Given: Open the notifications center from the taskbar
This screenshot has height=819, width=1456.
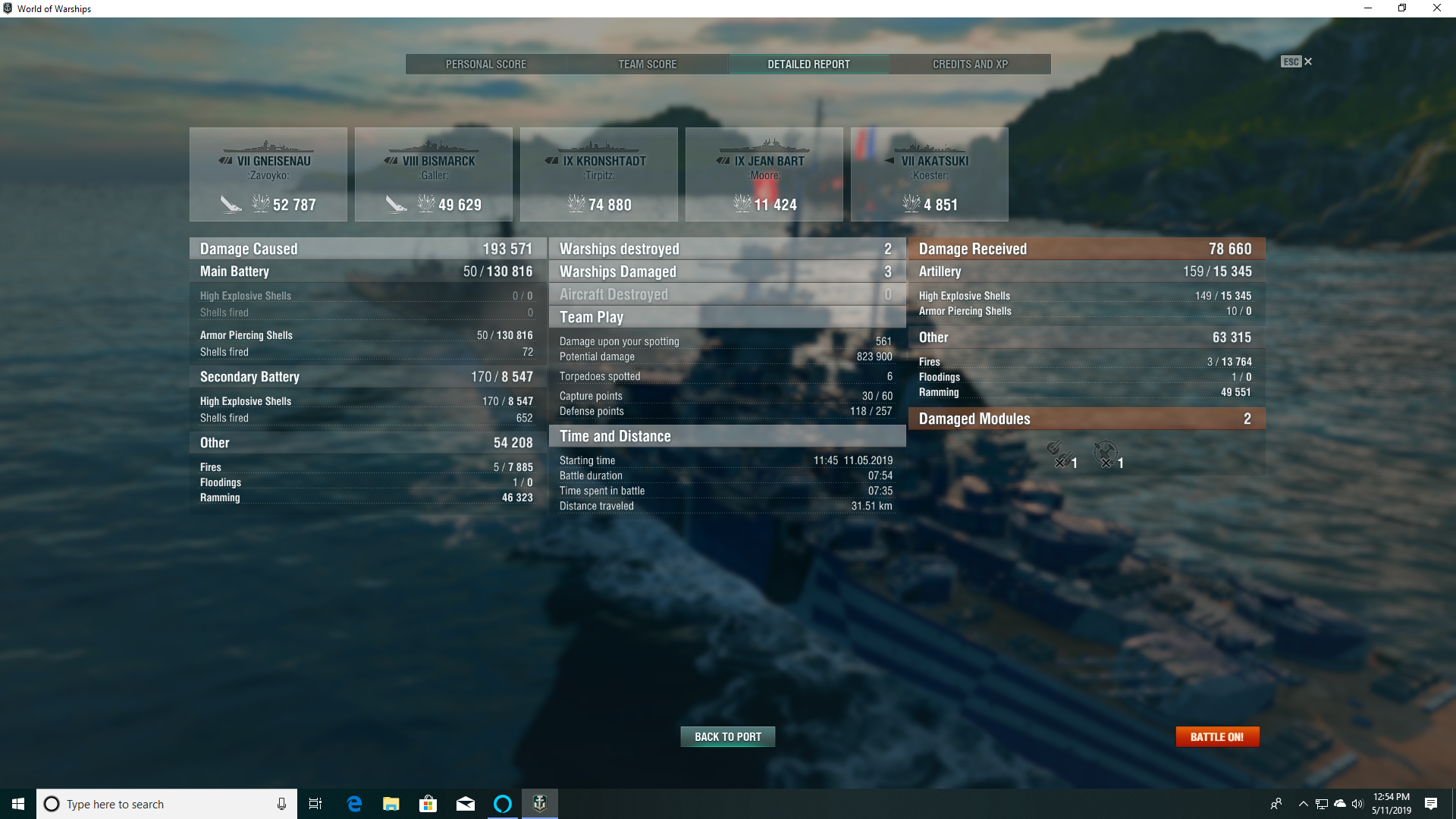Looking at the screenshot, I should tap(1430, 804).
